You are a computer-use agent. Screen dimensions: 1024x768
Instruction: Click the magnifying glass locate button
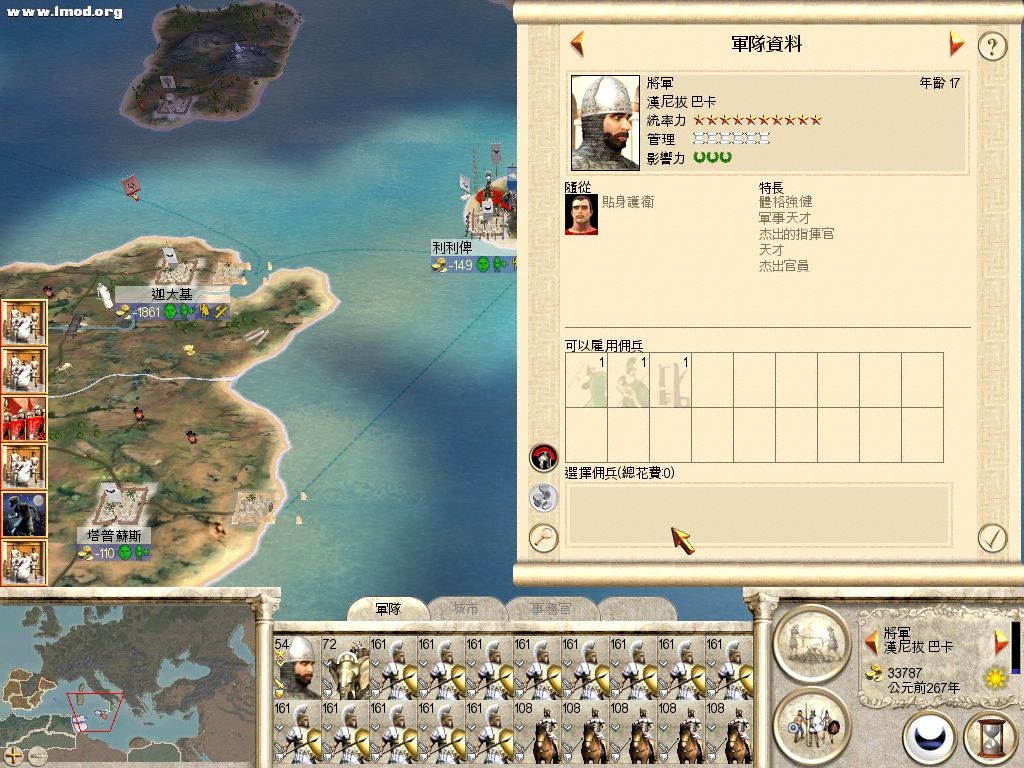[543, 537]
